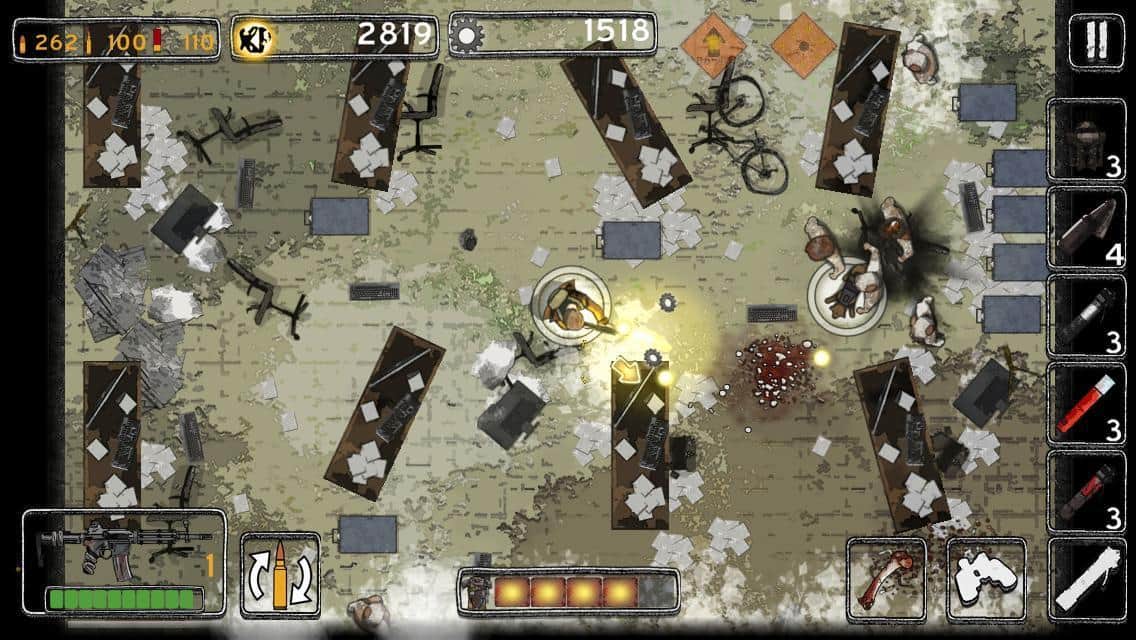Select the body armor vest slot
1136x640 pixels.
coord(1086,141)
